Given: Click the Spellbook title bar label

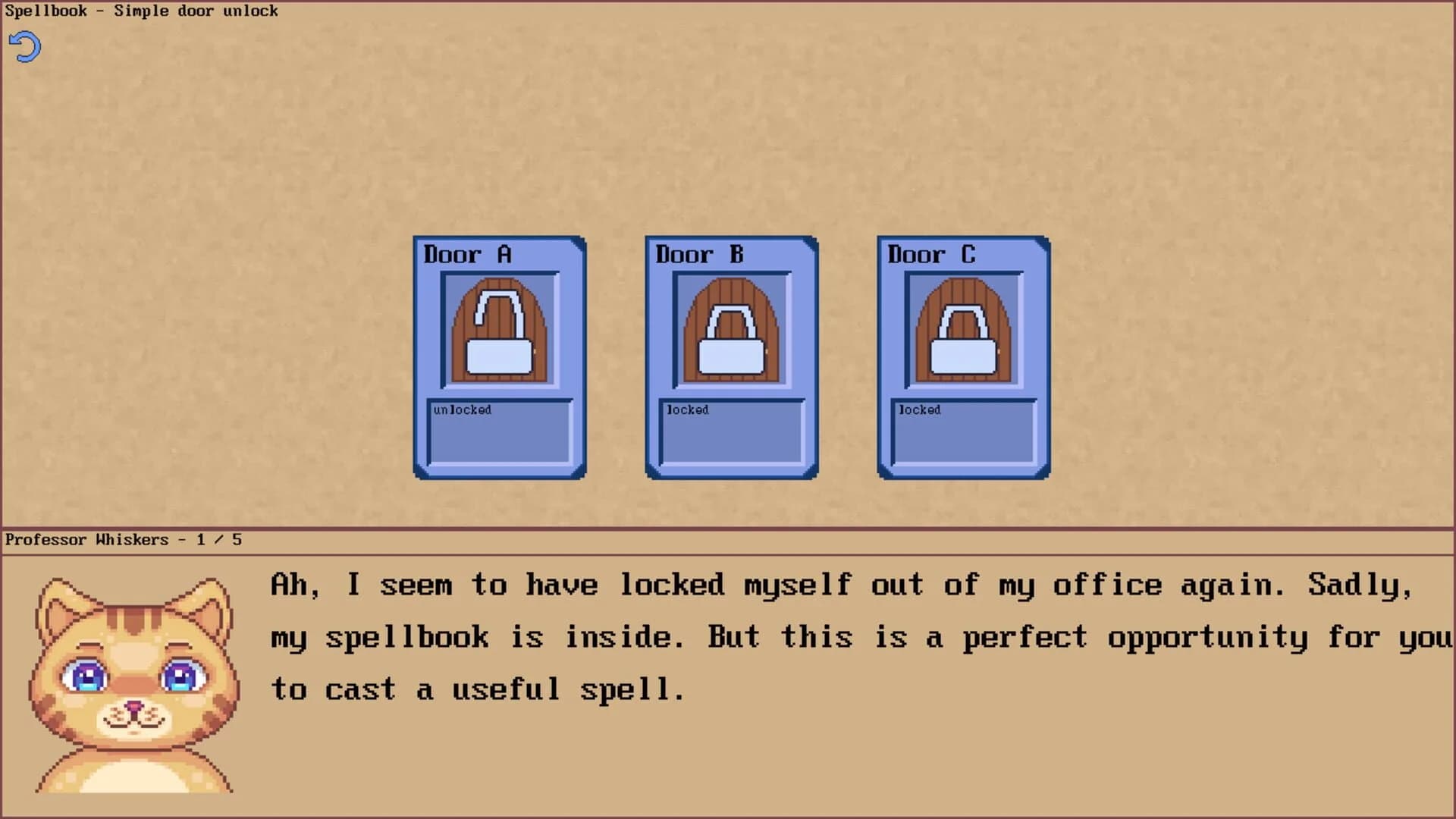Looking at the screenshot, I should 141,11.
